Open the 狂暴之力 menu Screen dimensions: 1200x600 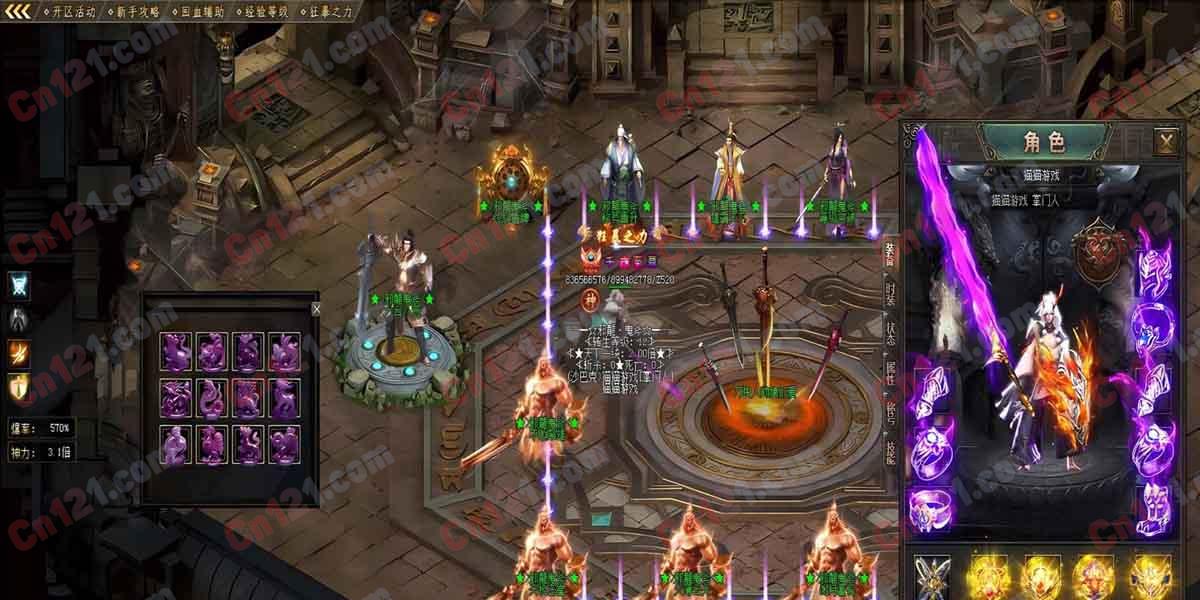(x=330, y=12)
